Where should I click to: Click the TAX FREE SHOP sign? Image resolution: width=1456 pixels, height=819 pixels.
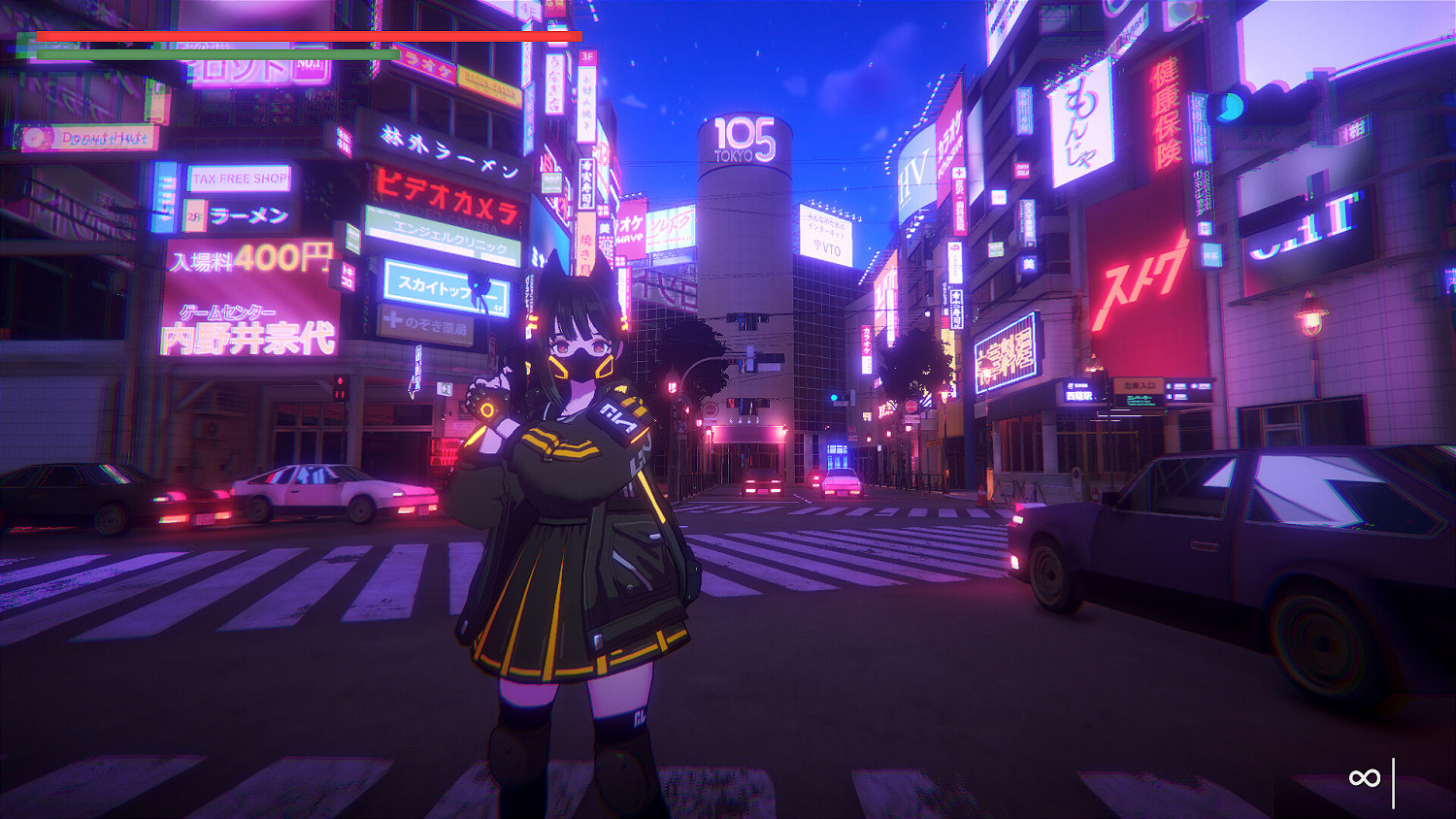[240, 180]
